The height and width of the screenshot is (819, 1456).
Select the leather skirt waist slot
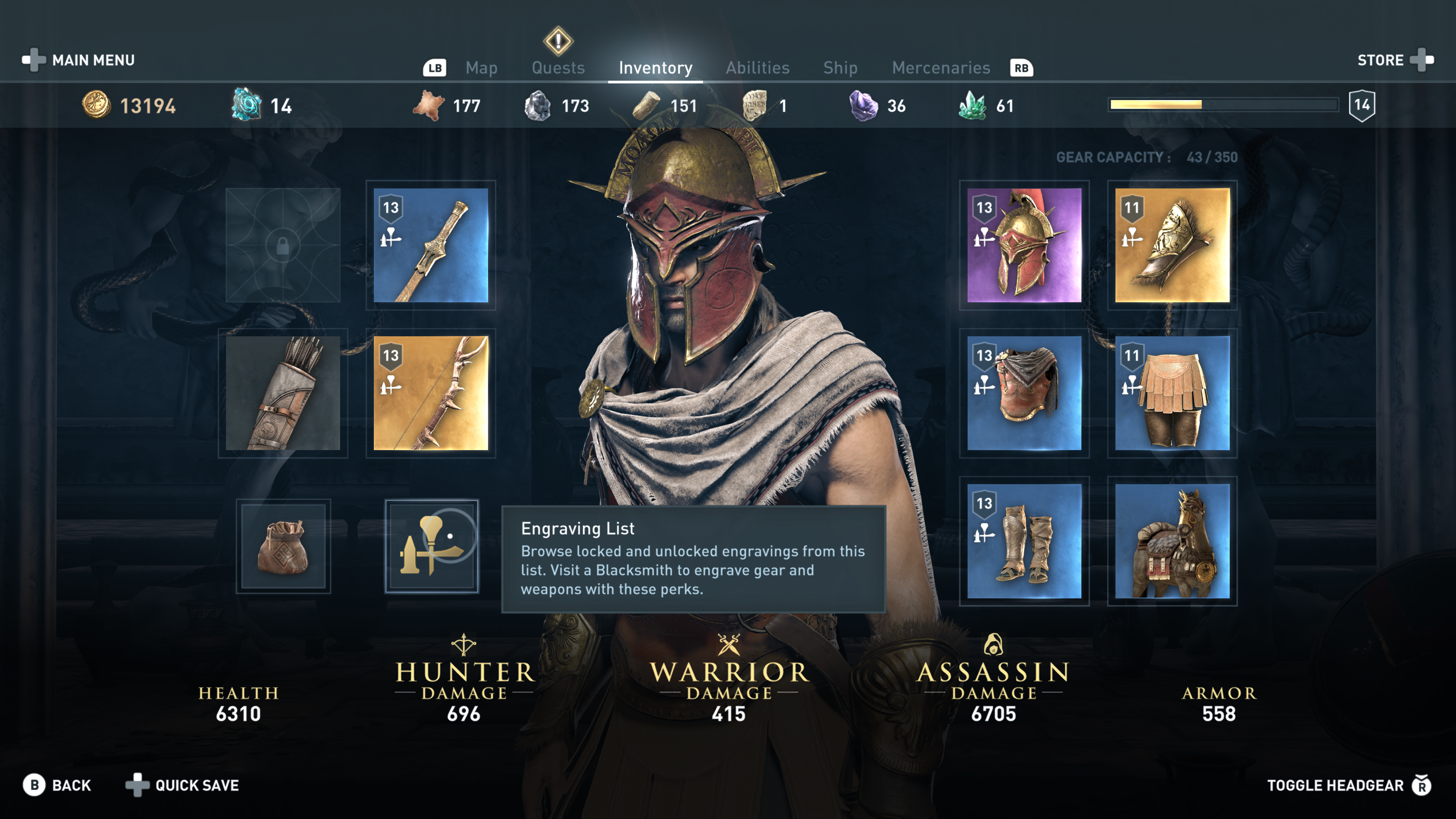pos(1172,394)
